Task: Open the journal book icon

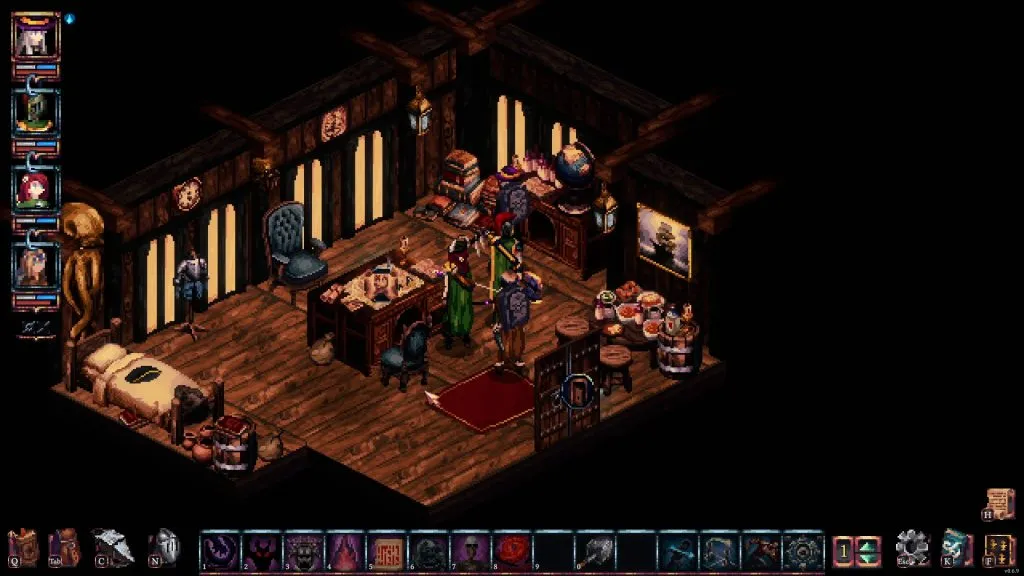Action: coord(24,548)
